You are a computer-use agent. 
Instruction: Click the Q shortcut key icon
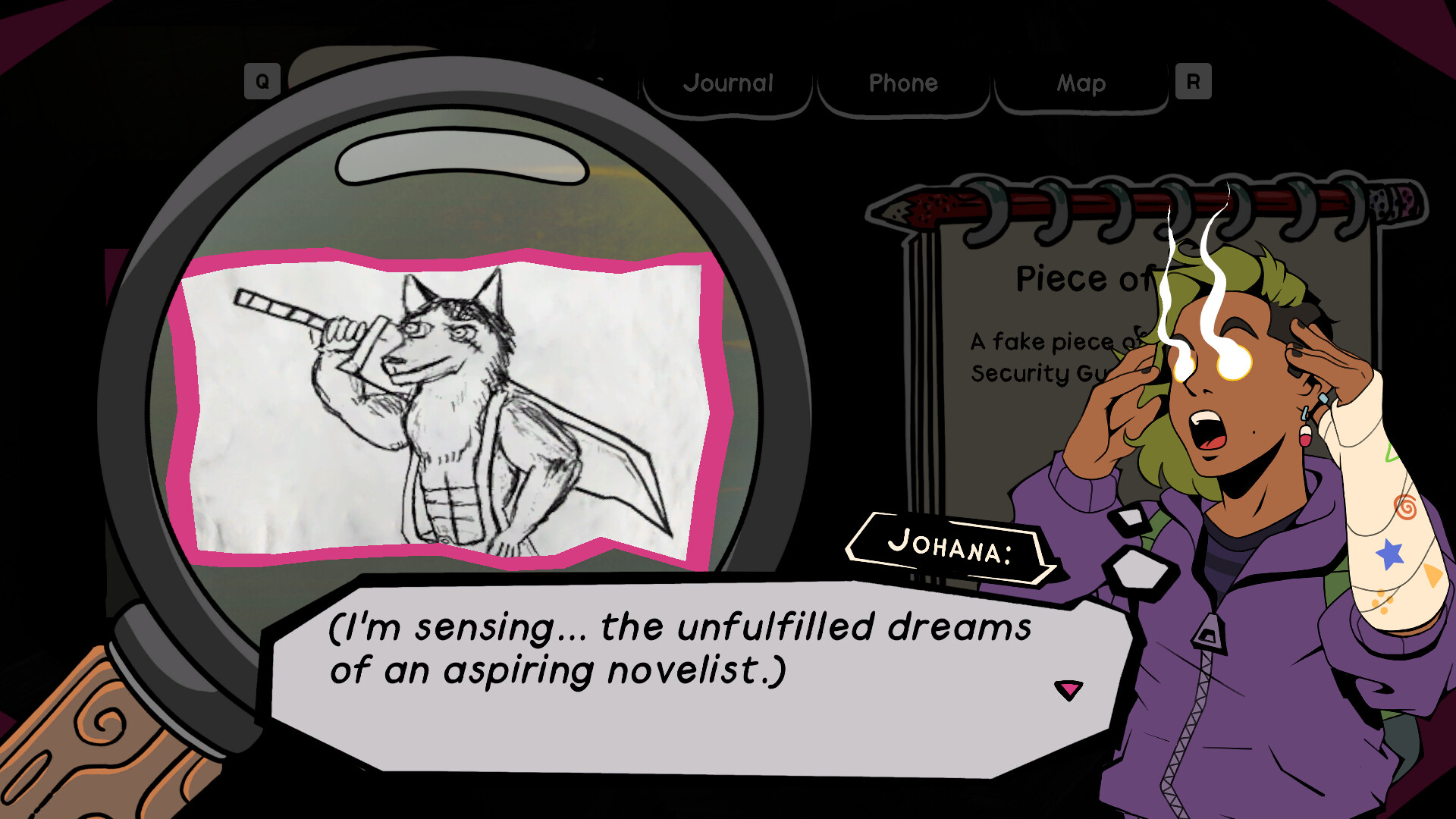261,79
